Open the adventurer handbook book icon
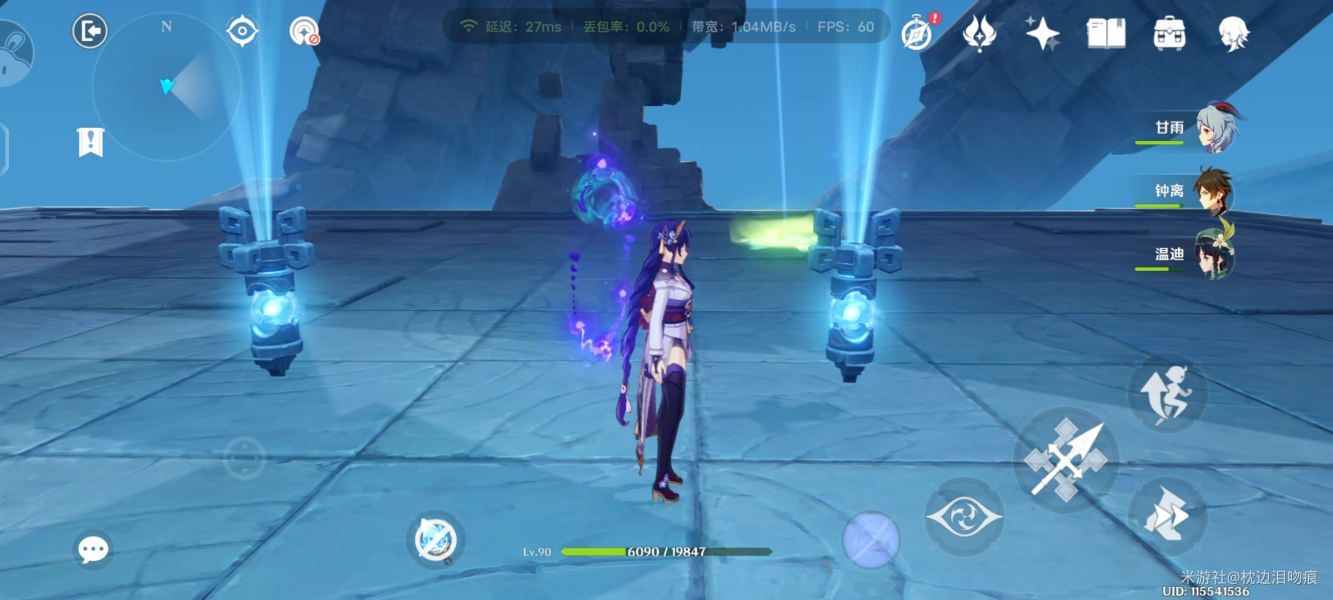This screenshot has height=600, width=1333. [1106, 34]
